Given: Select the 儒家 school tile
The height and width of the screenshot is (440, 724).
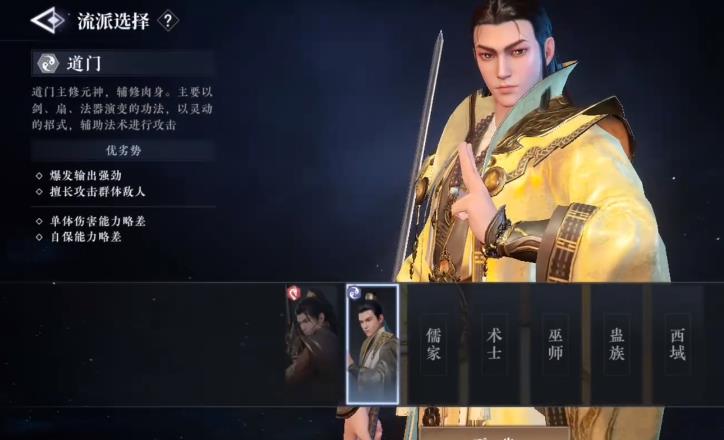Looking at the screenshot, I should pos(433,343).
